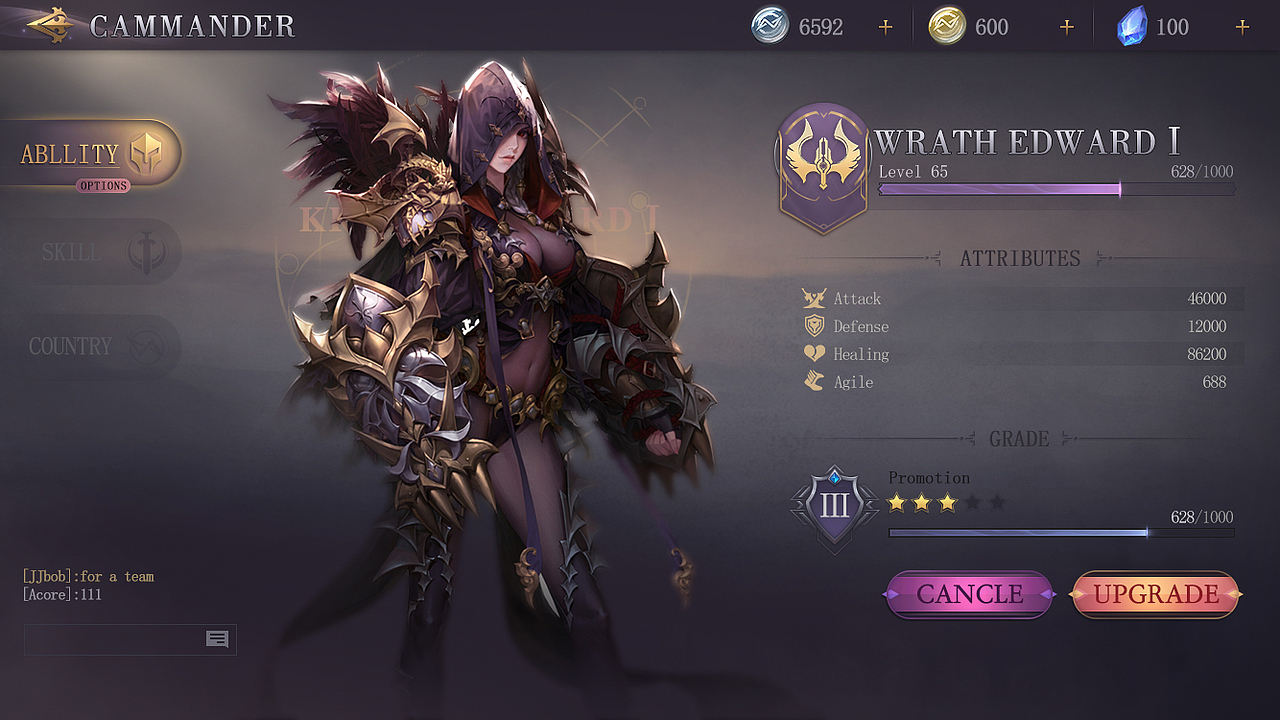Add more gold coins with plus button
This screenshot has height=720, width=1280.
tap(1066, 27)
